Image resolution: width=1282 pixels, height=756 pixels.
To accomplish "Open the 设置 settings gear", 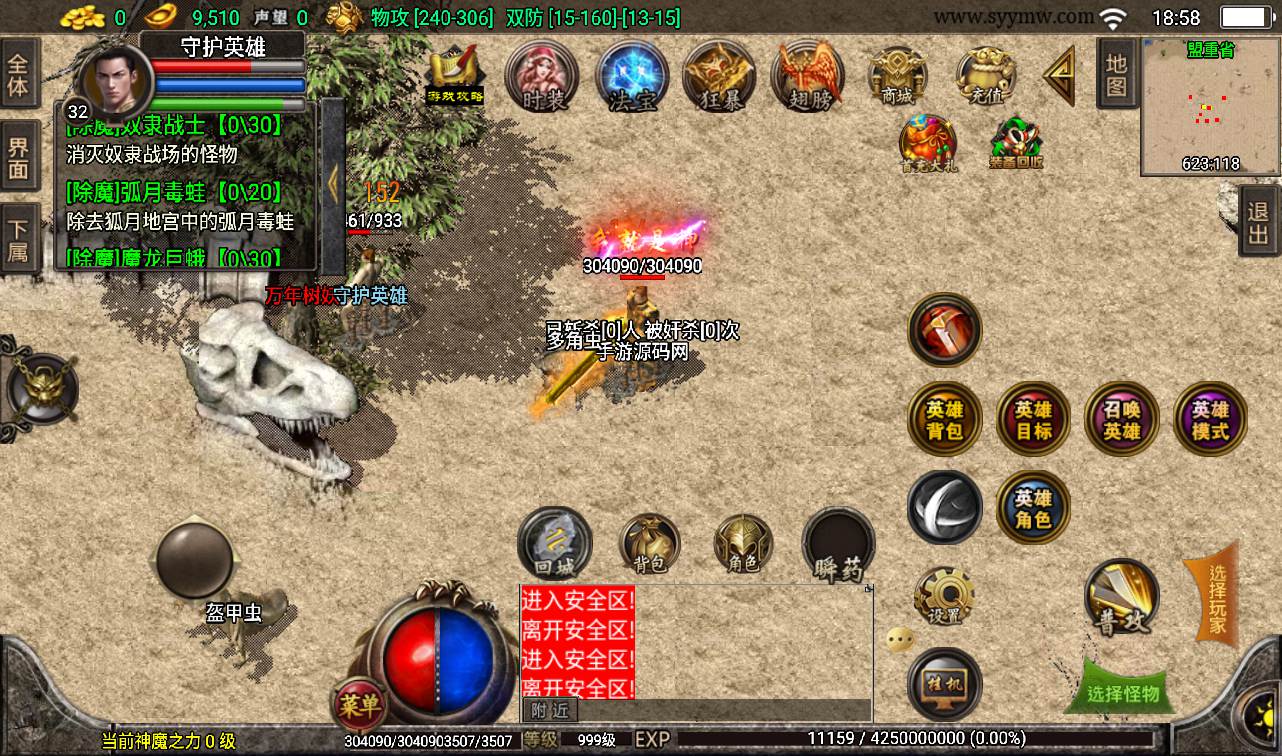I will (944, 596).
